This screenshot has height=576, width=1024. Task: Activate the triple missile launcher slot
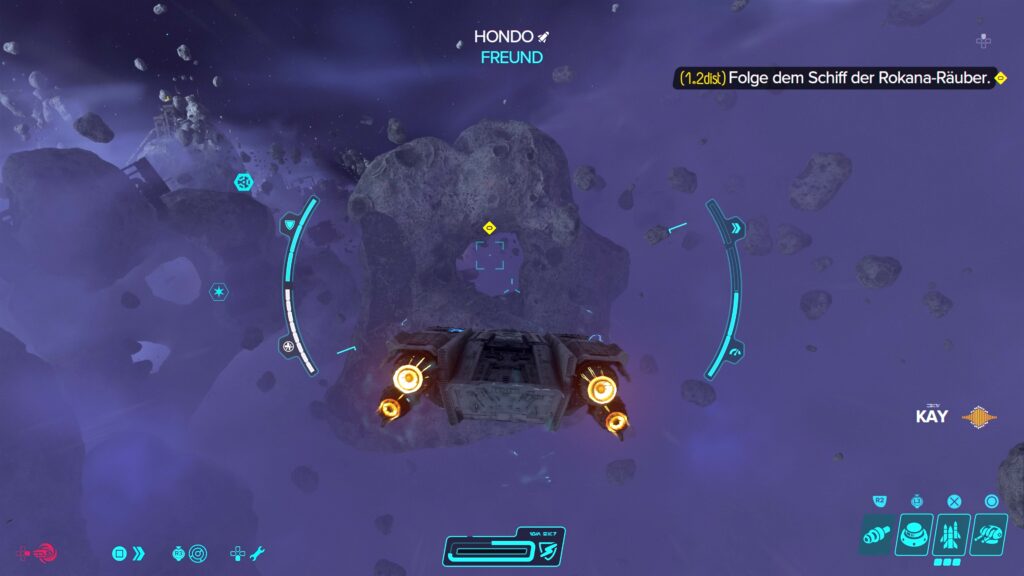point(952,535)
